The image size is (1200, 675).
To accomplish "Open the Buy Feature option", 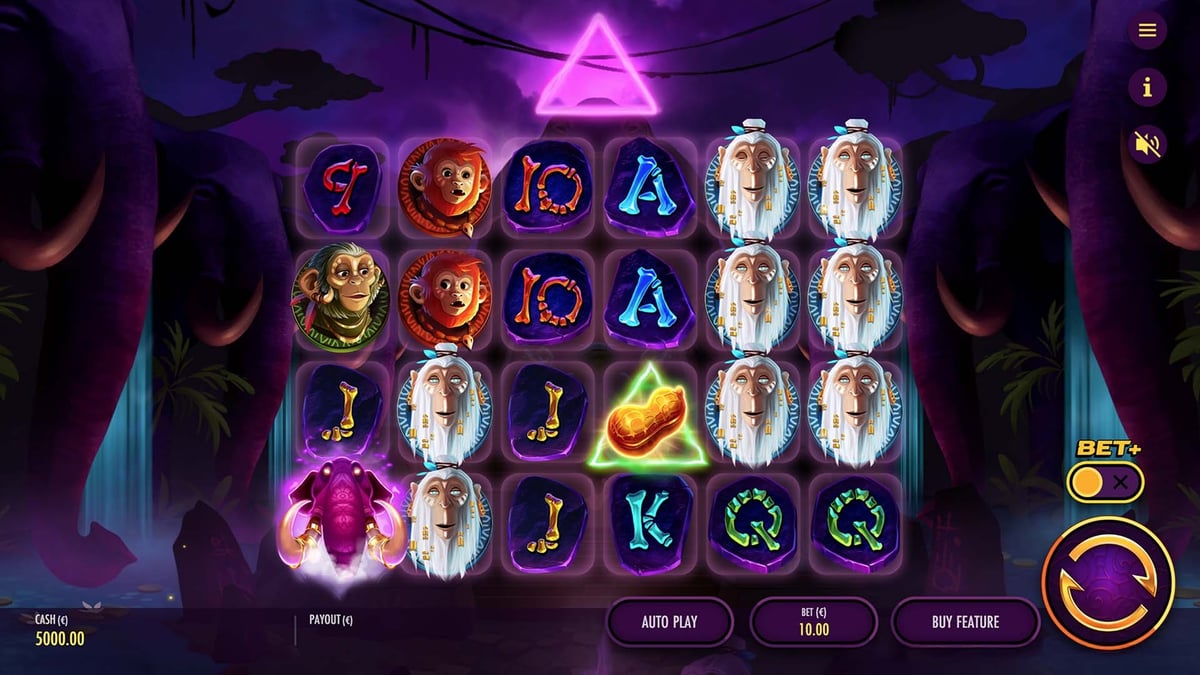I will coord(965,622).
